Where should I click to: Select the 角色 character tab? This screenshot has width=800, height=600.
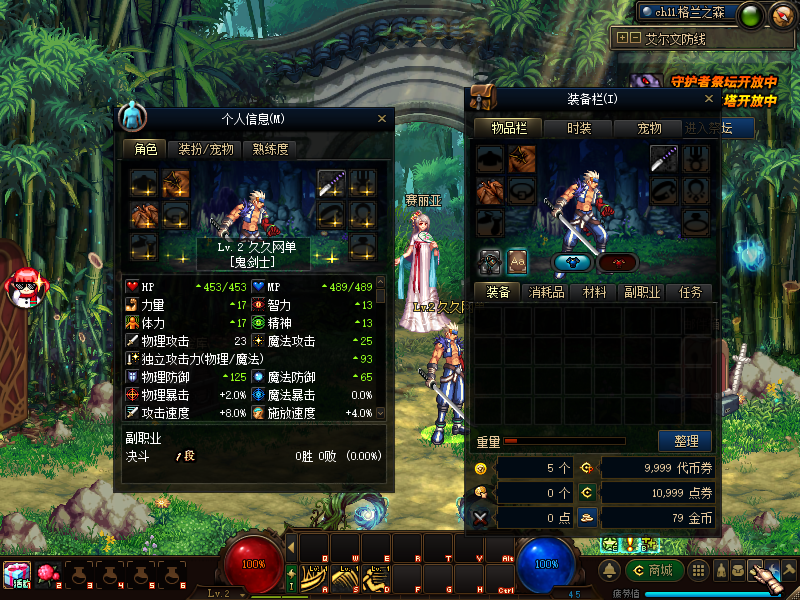[146, 149]
